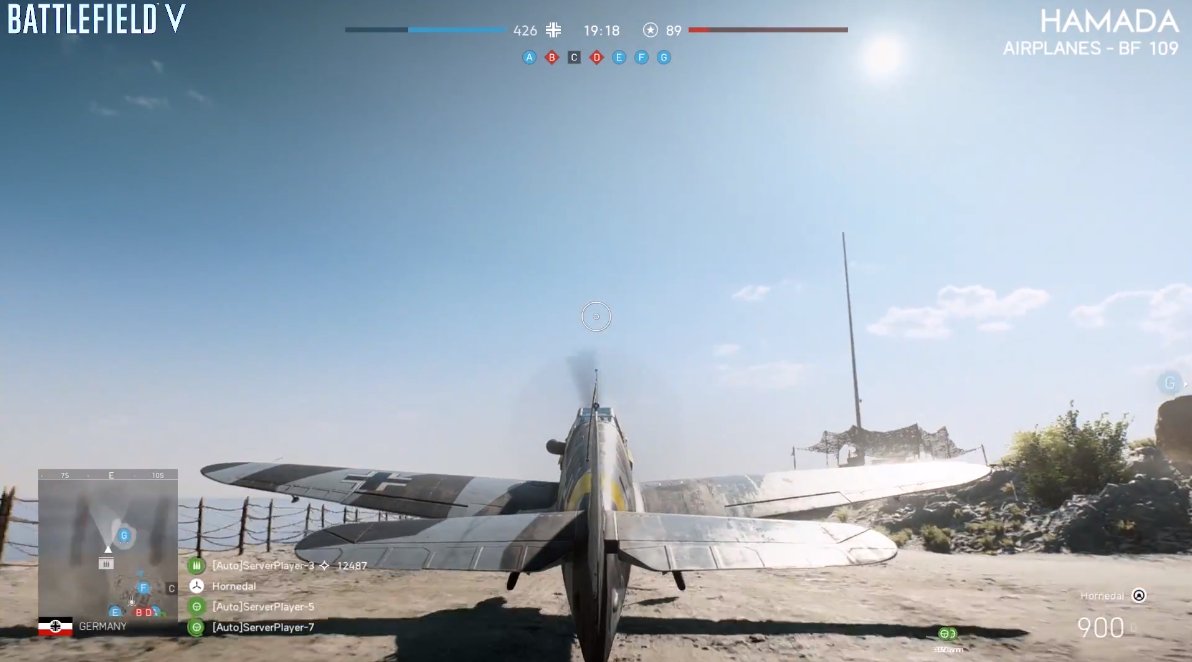Click the white player arrow on the minimap
This screenshot has height=662, width=1192.
(x=108, y=549)
